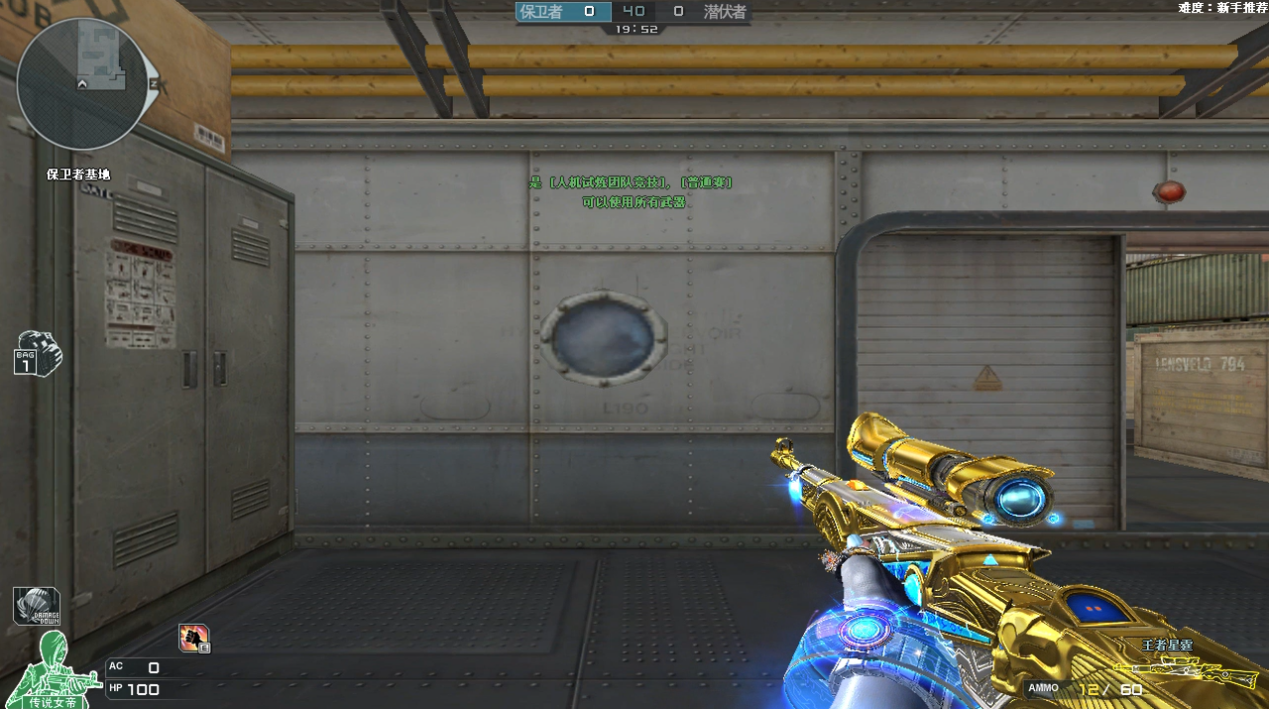This screenshot has width=1269, height=709.
Task: Select the damage down helmet icon
Action: [x=36, y=606]
